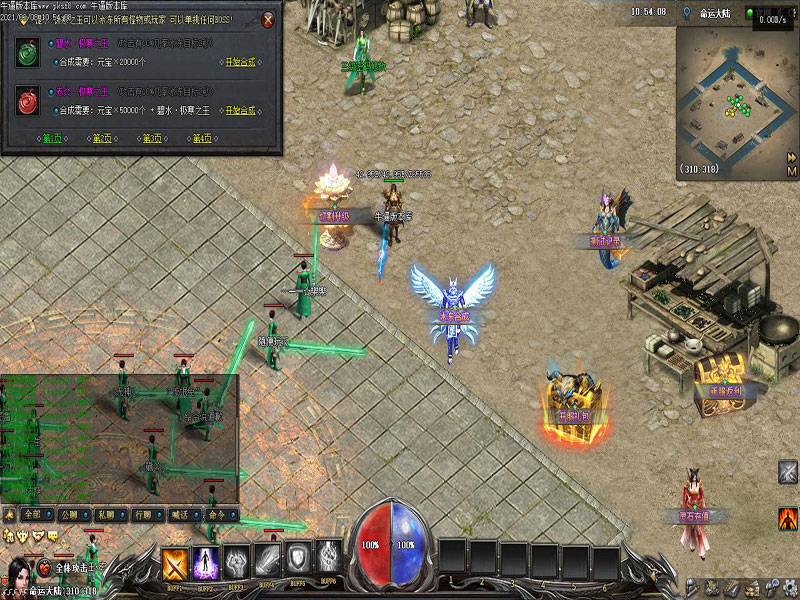This screenshot has width=800, height=600.
Task: Select the 喊话 shout chat channel
Action: 180,514
